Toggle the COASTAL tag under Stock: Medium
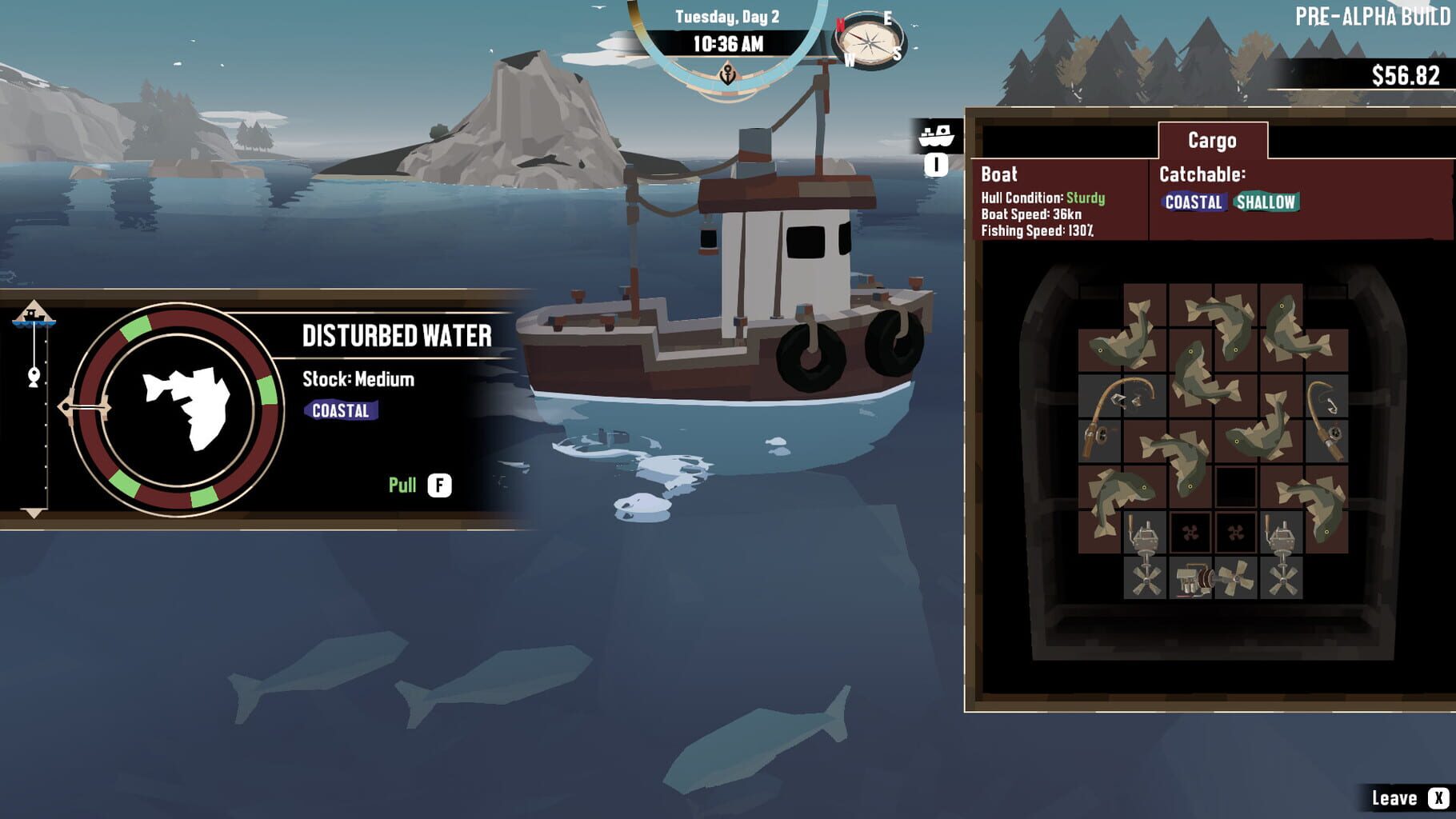The height and width of the screenshot is (819, 1456). pyautogui.click(x=342, y=412)
